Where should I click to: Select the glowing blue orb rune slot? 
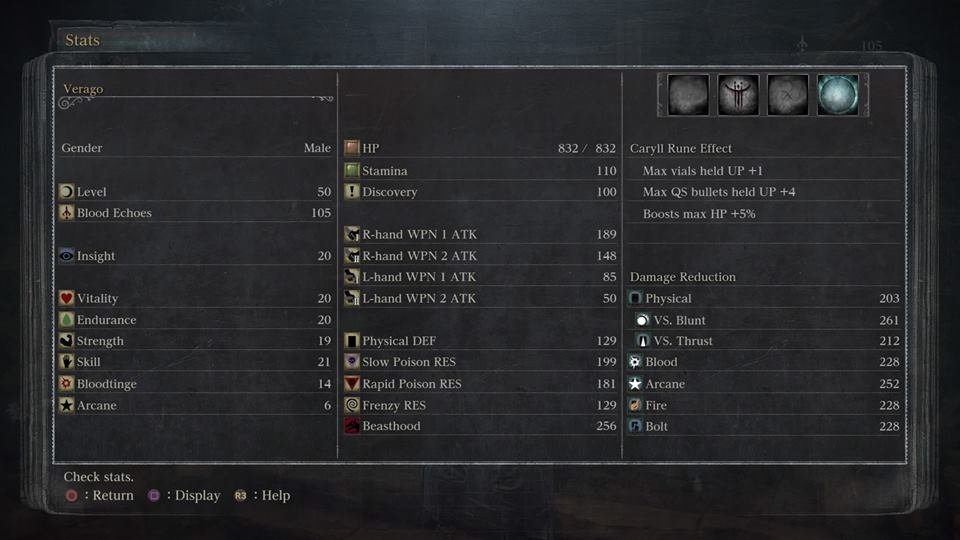(837, 95)
